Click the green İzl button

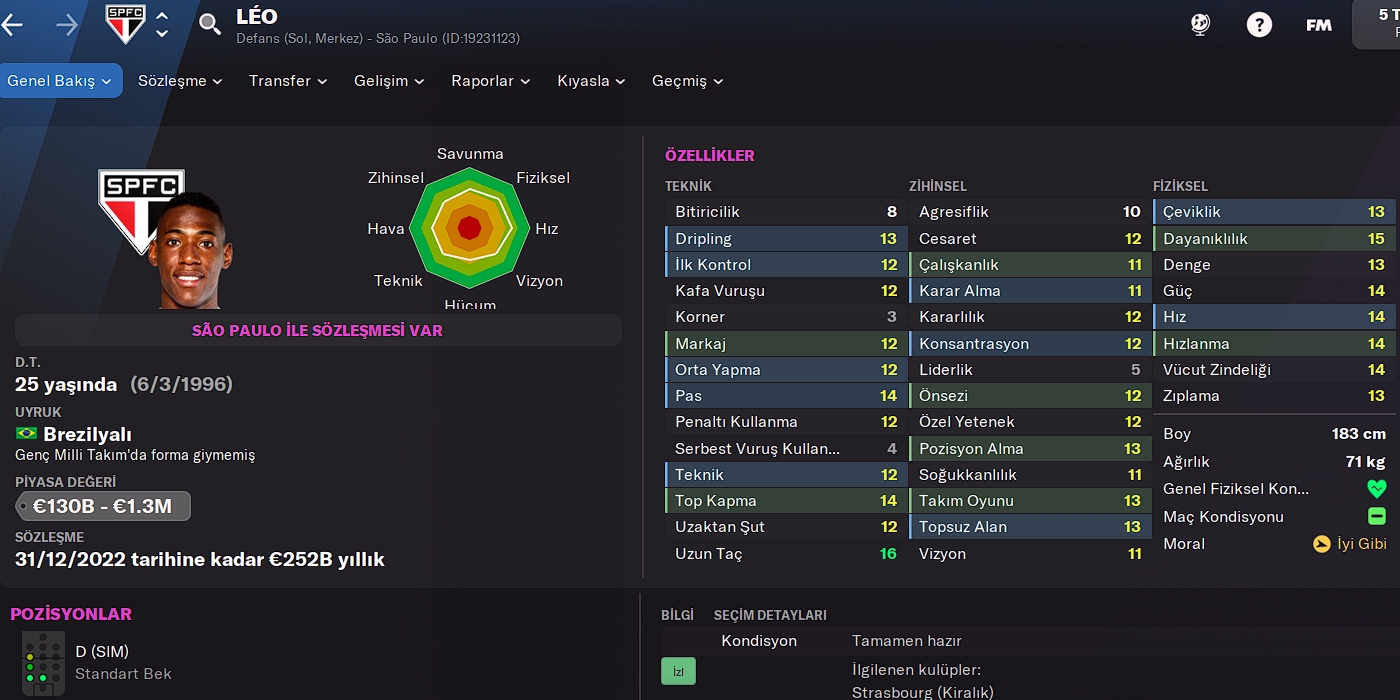coord(678,671)
